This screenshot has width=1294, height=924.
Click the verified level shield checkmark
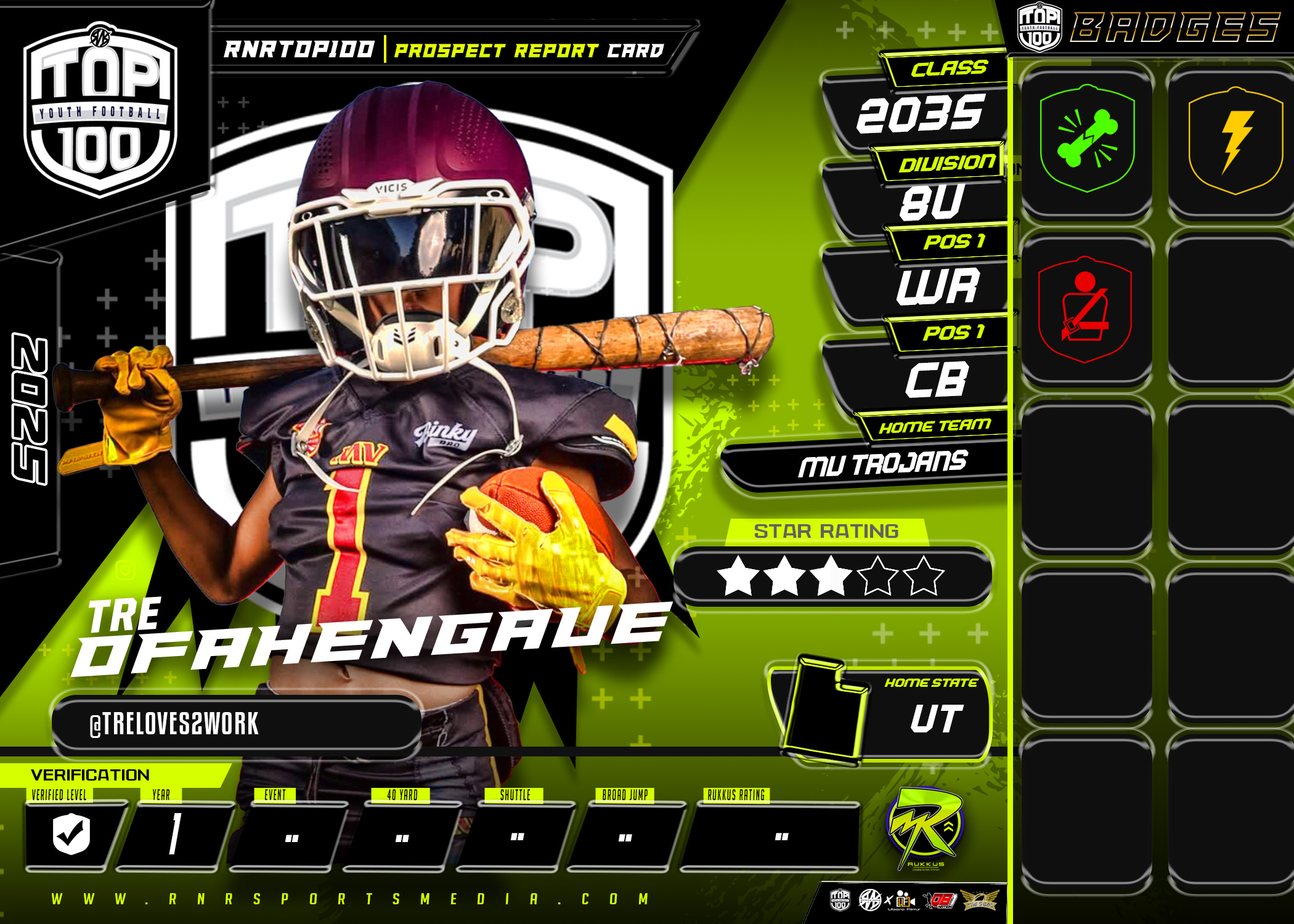71,834
